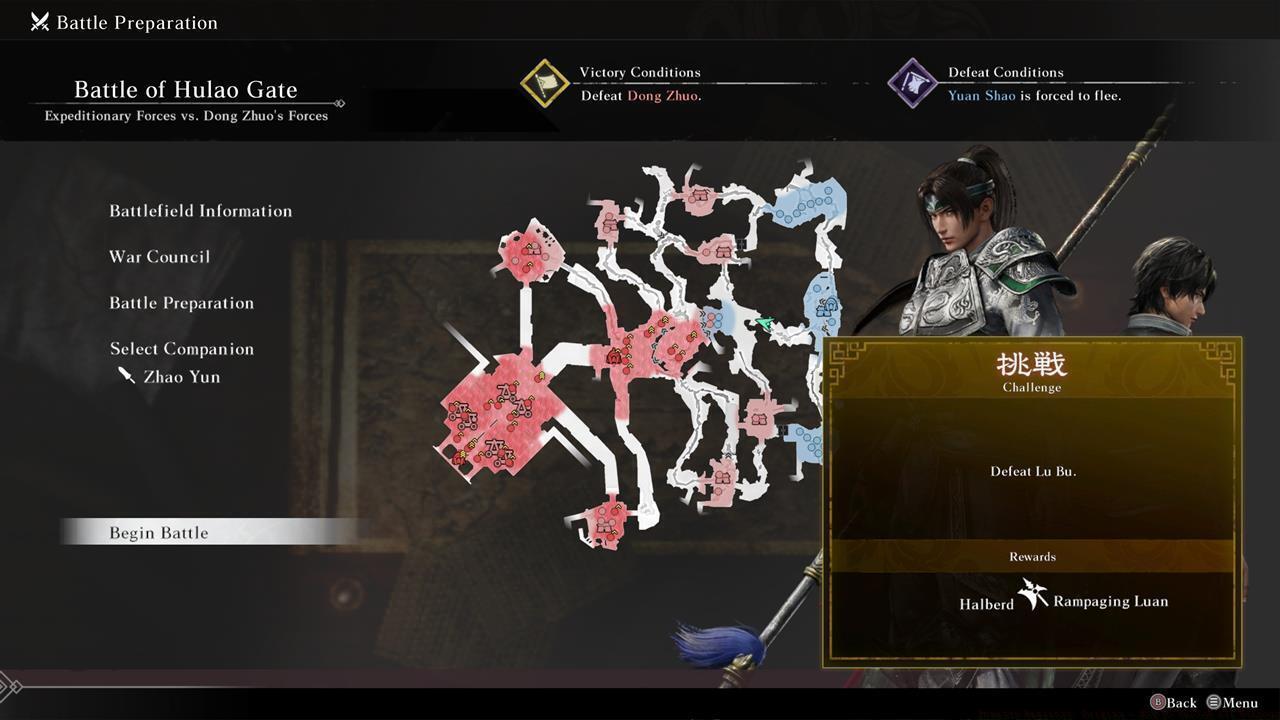The height and width of the screenshot is (720, 1280).
Task: Click the Rewards banner in the Challenge panel
Action: pos(1031,557)
